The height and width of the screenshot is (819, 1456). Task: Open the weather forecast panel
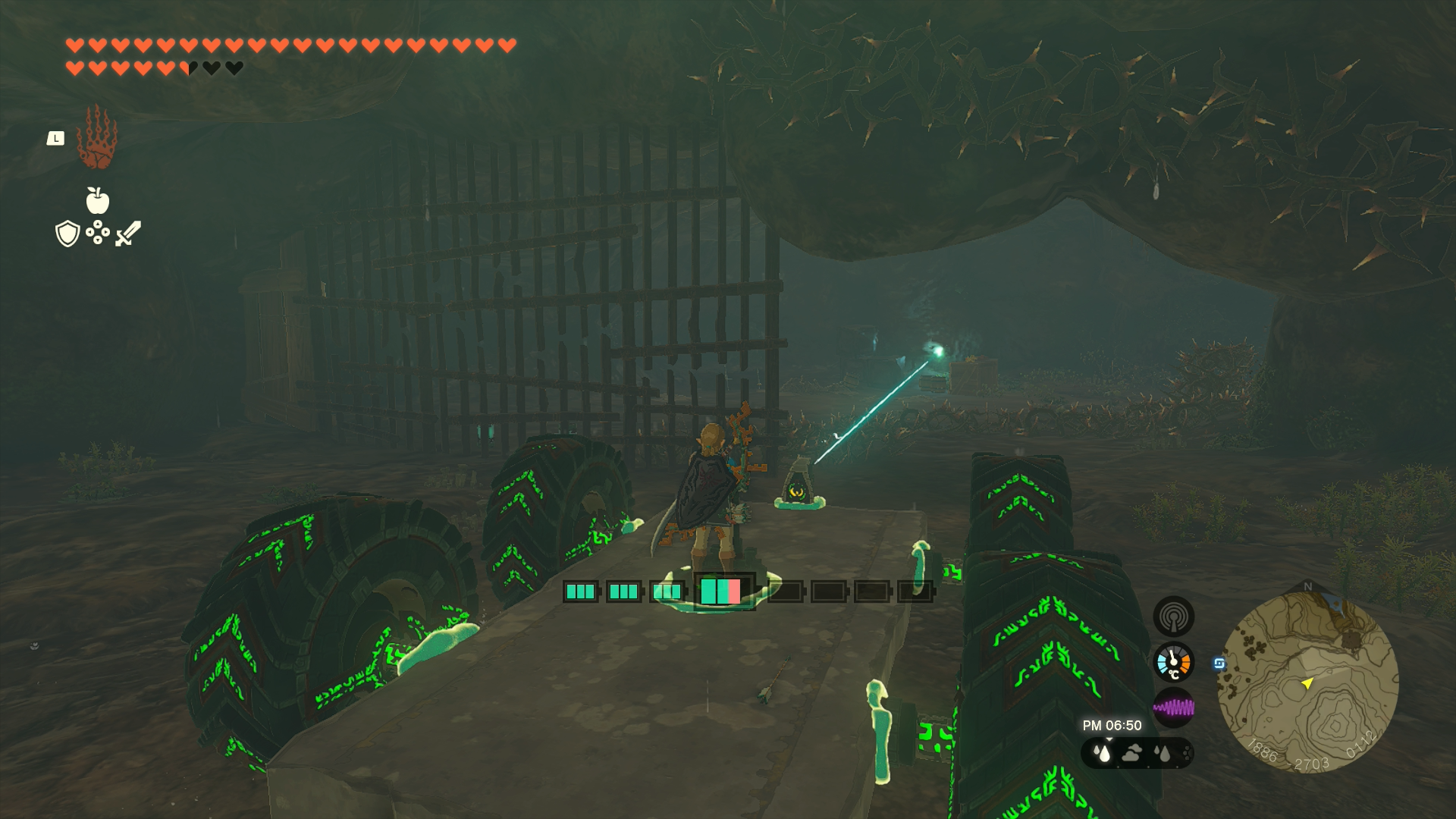tap(1136, 753)
